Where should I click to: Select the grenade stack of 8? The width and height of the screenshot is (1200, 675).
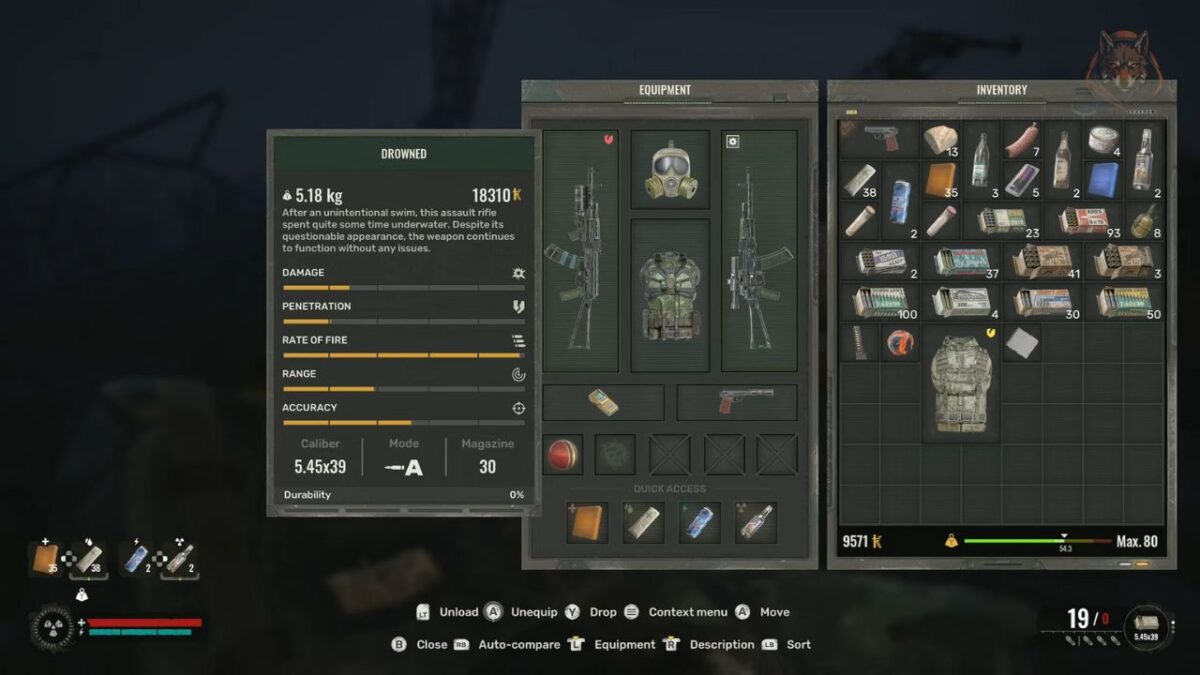pyautogui.click(x=1144, y=220)
